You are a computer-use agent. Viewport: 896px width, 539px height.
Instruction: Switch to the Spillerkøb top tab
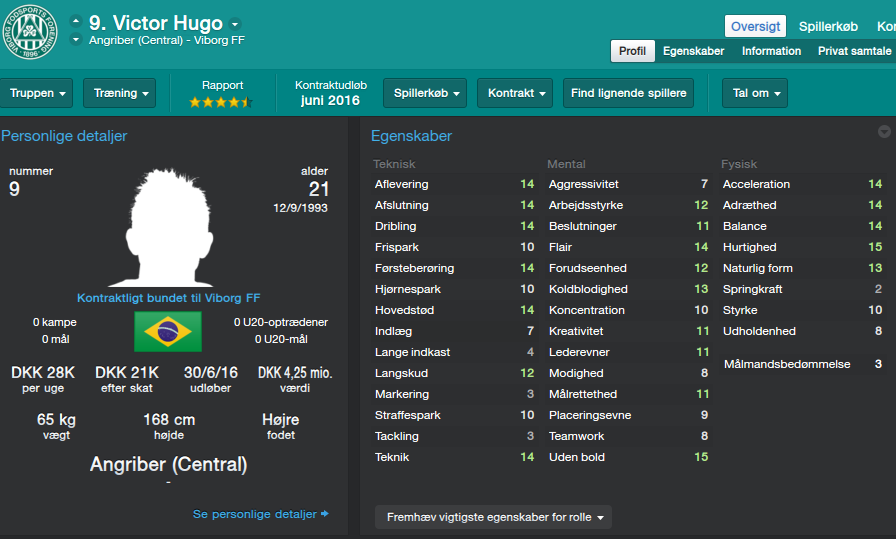point(828,26)
